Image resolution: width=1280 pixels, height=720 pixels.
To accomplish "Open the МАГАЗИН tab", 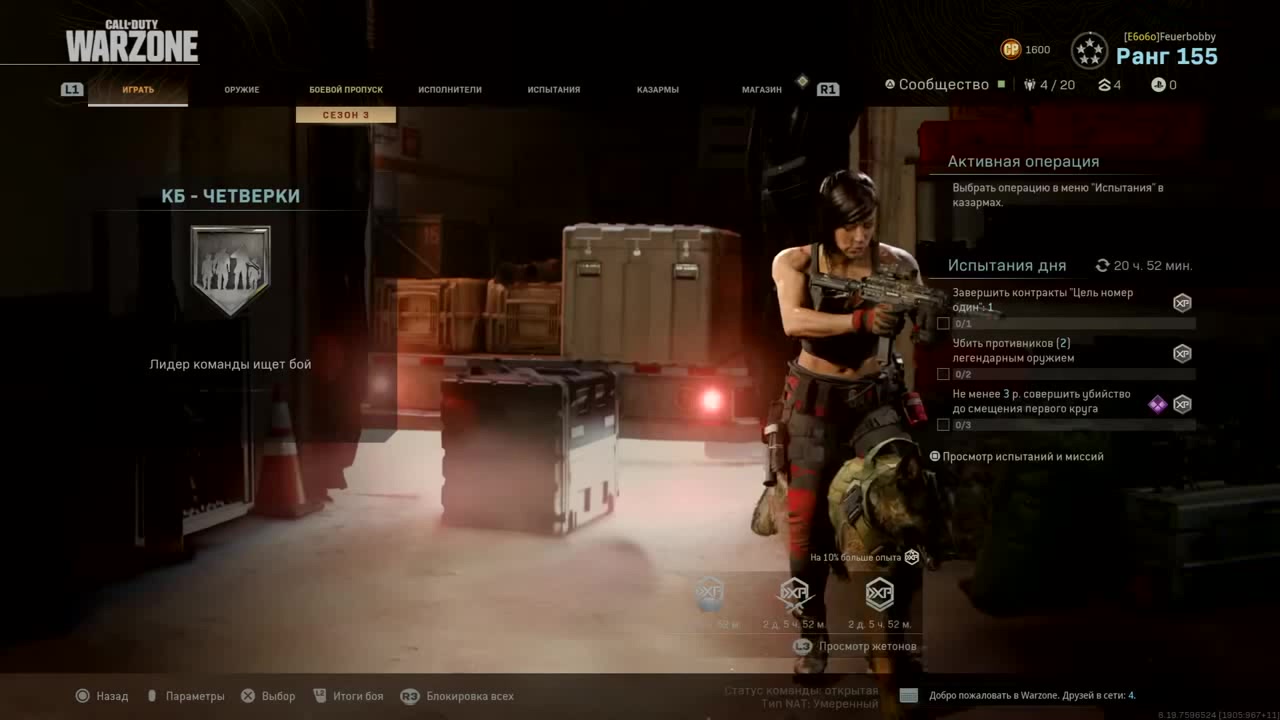I will tap(762, 90).
